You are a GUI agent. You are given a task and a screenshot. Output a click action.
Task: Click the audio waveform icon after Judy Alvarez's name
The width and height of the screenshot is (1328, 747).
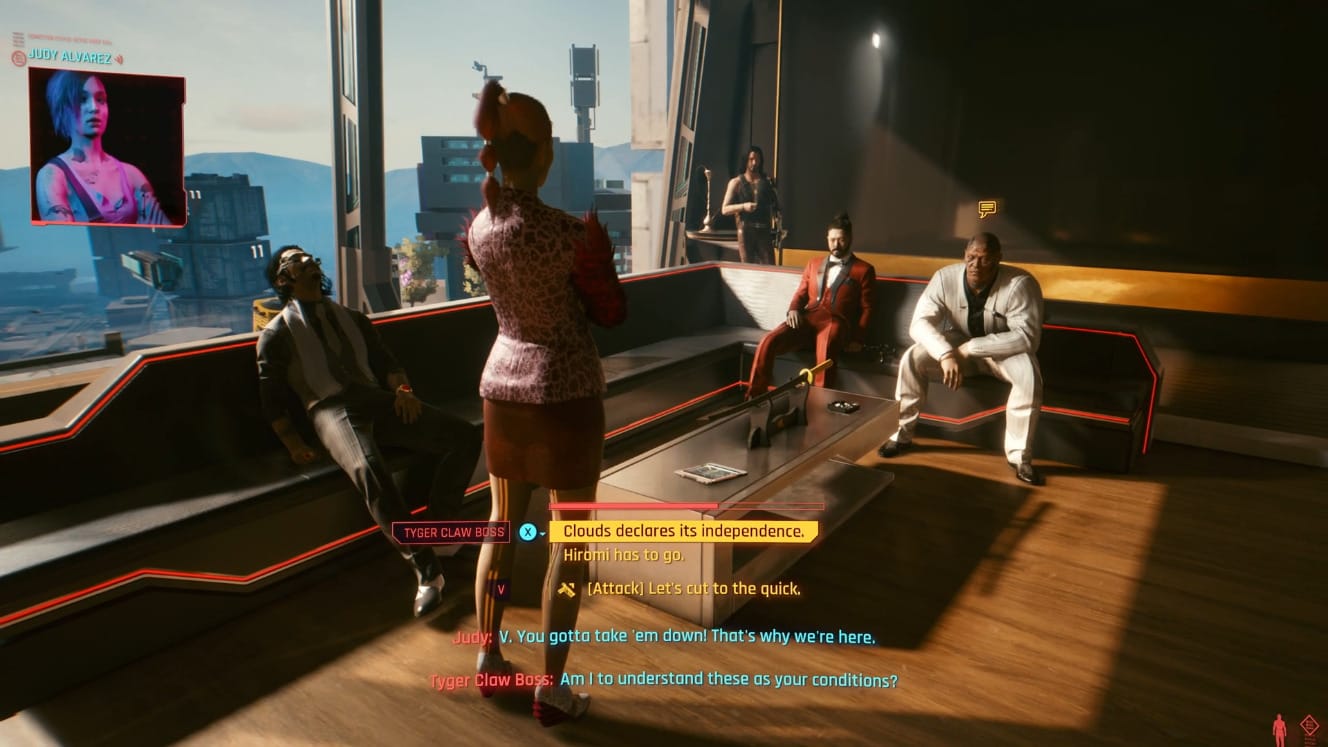119,56
